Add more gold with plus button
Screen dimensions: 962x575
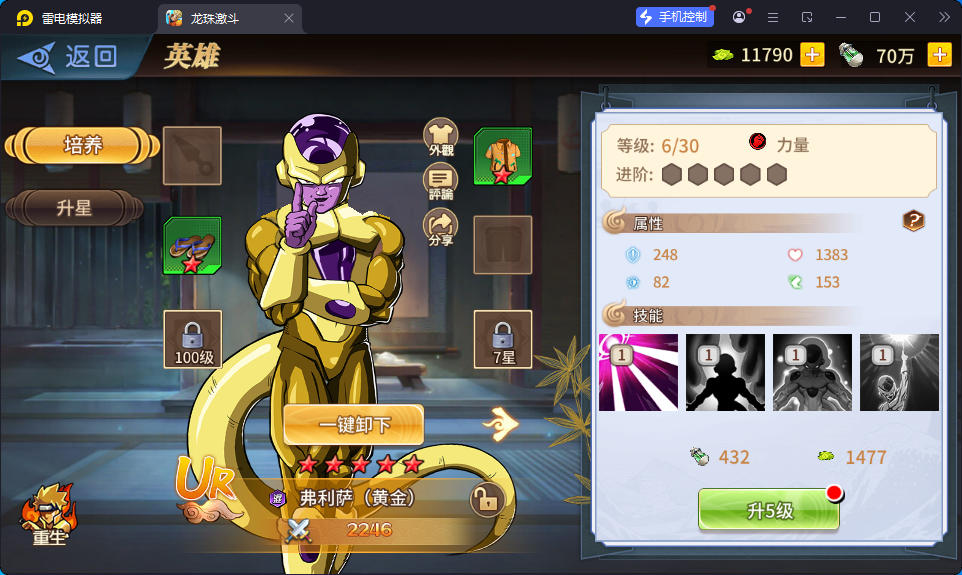pyautogui.click(x=812, y=55)
